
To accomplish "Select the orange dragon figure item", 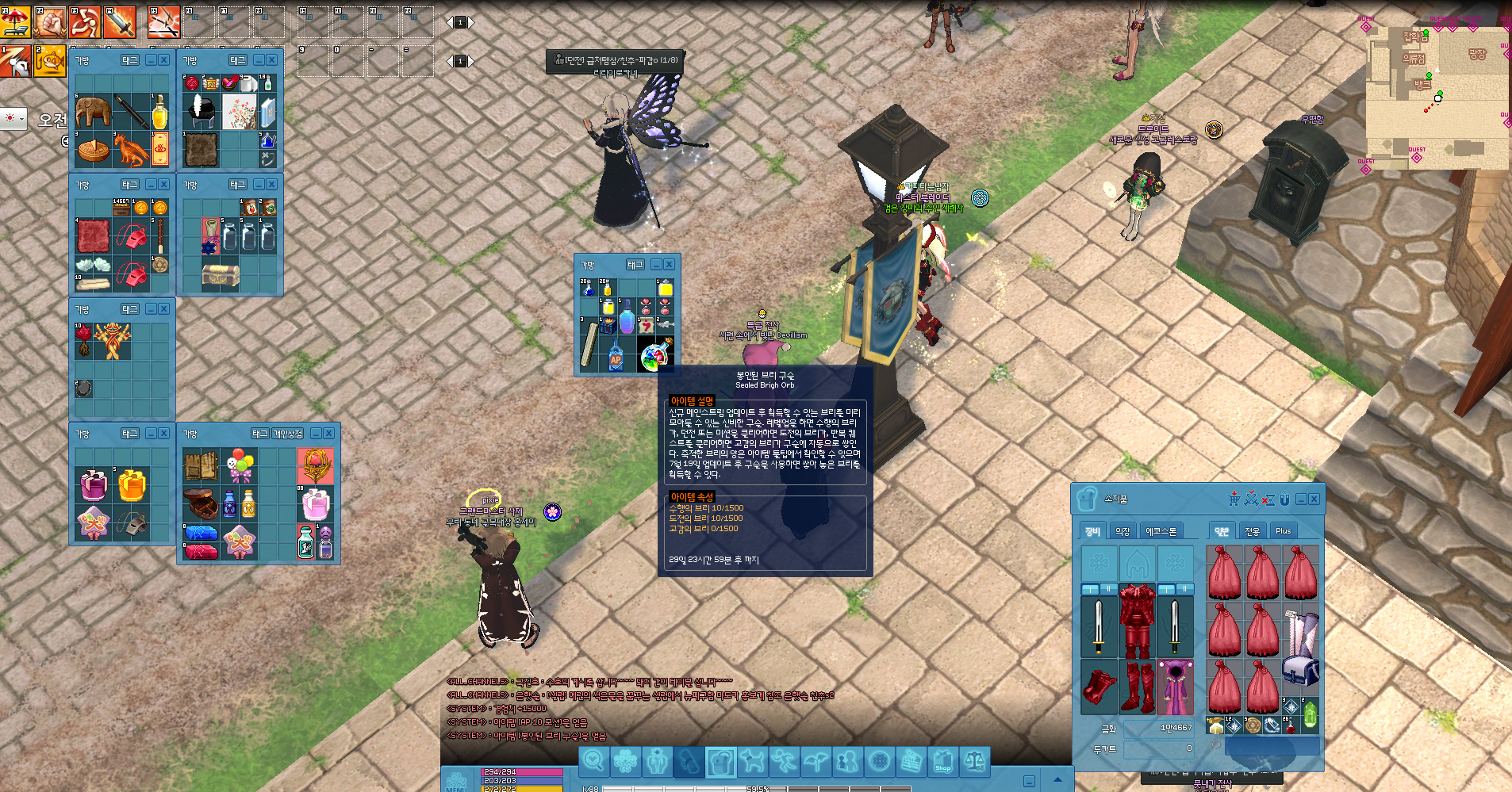I will 131,150.
